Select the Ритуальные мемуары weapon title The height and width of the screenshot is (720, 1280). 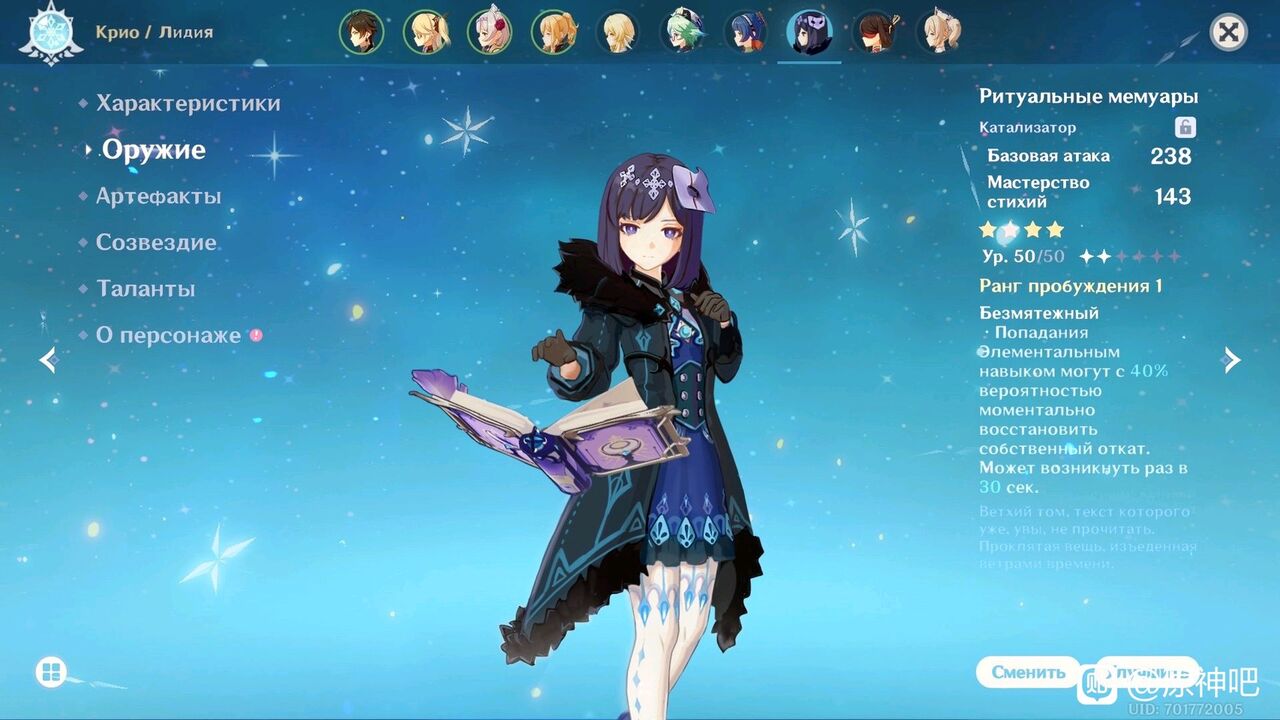coord(1088,96)
